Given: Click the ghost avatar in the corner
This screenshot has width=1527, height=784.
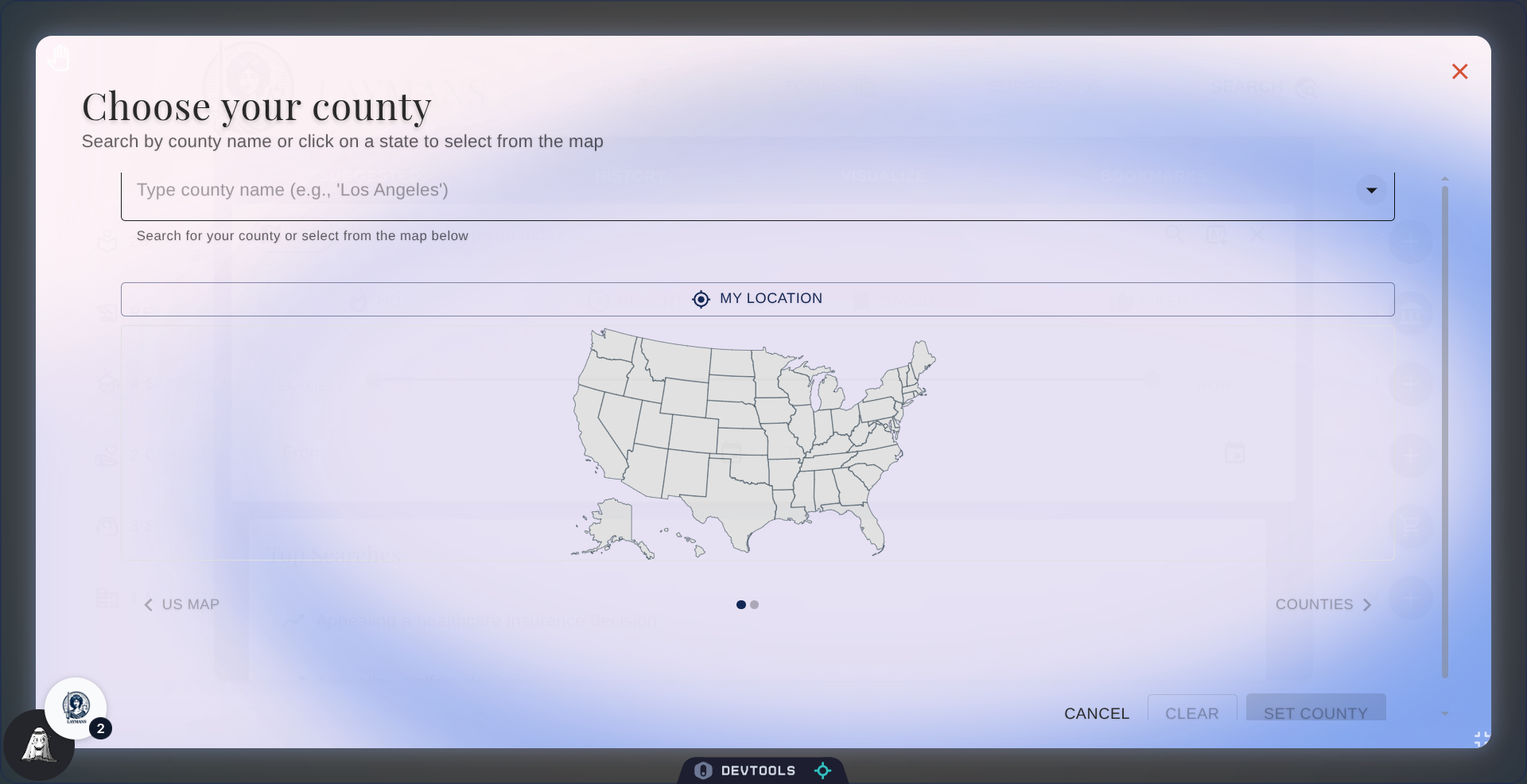Looking at the screenshot, I should [x=38, y=746].
